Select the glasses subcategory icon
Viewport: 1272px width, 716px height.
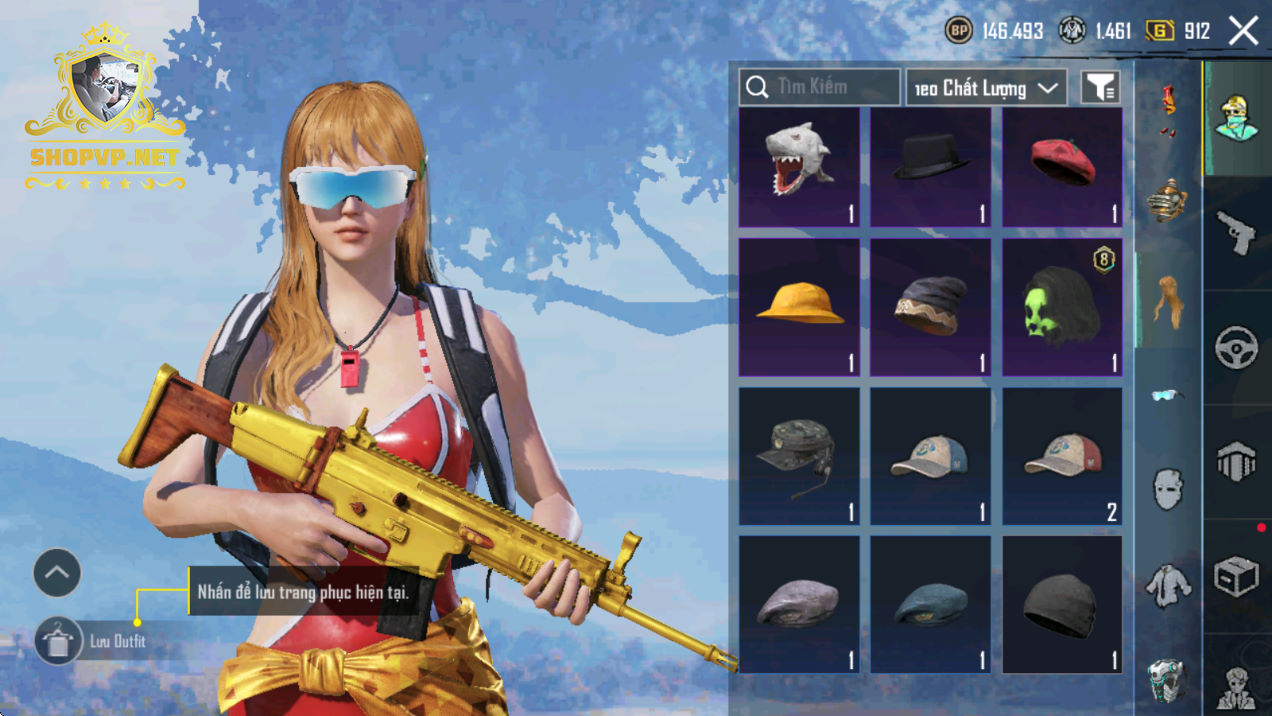click(1166, 395)
